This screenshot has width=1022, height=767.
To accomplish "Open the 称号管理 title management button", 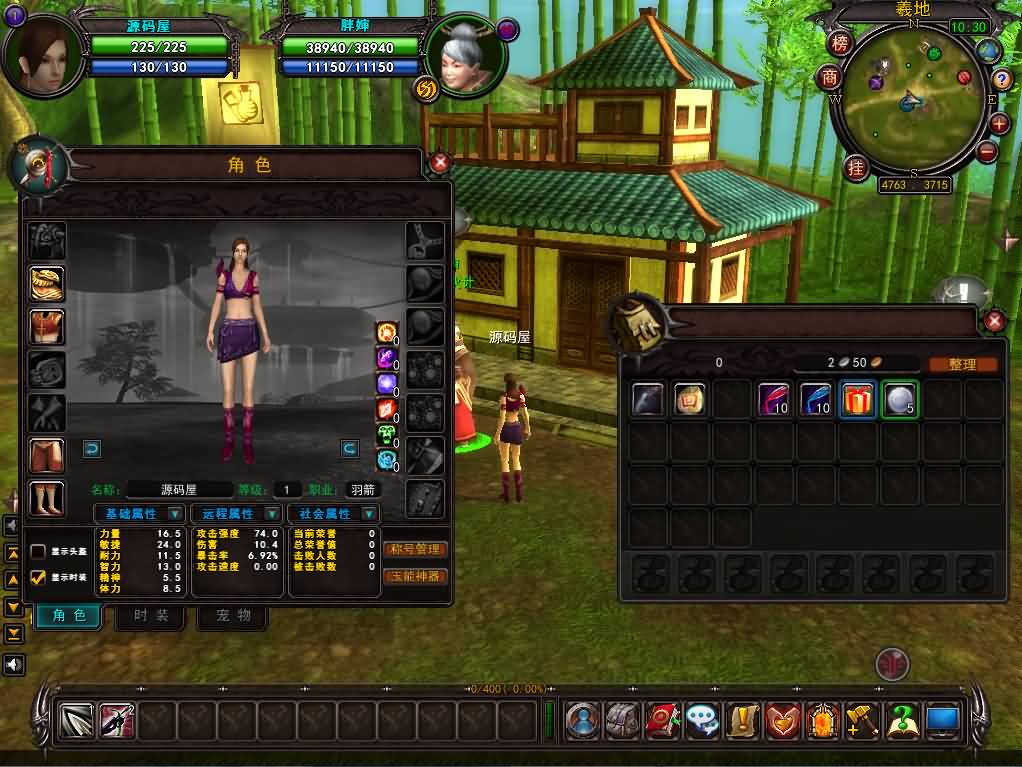I will (x=415, y=549).
